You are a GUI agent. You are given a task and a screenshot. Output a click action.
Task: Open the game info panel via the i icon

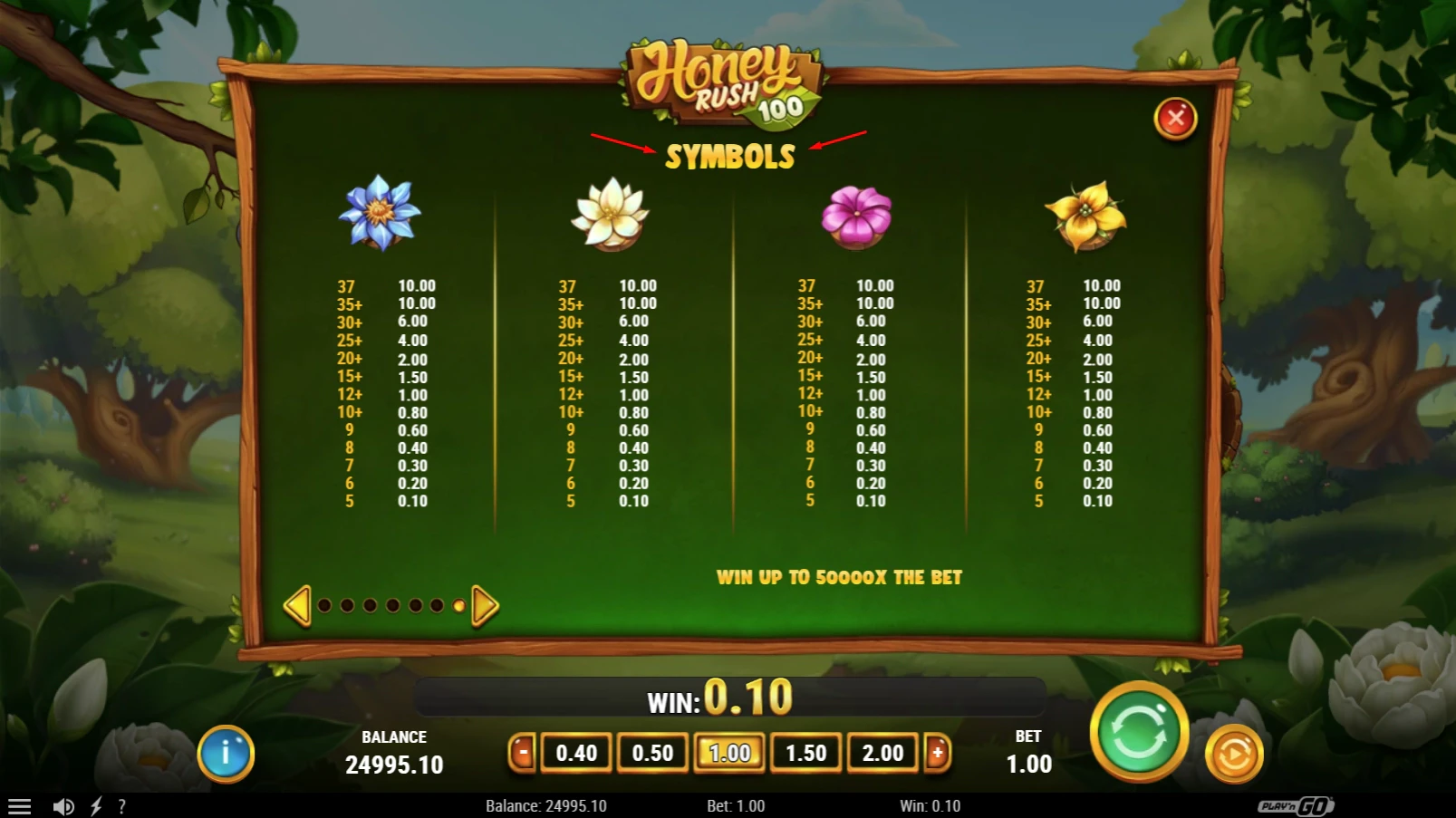click(x=227, y=753)
